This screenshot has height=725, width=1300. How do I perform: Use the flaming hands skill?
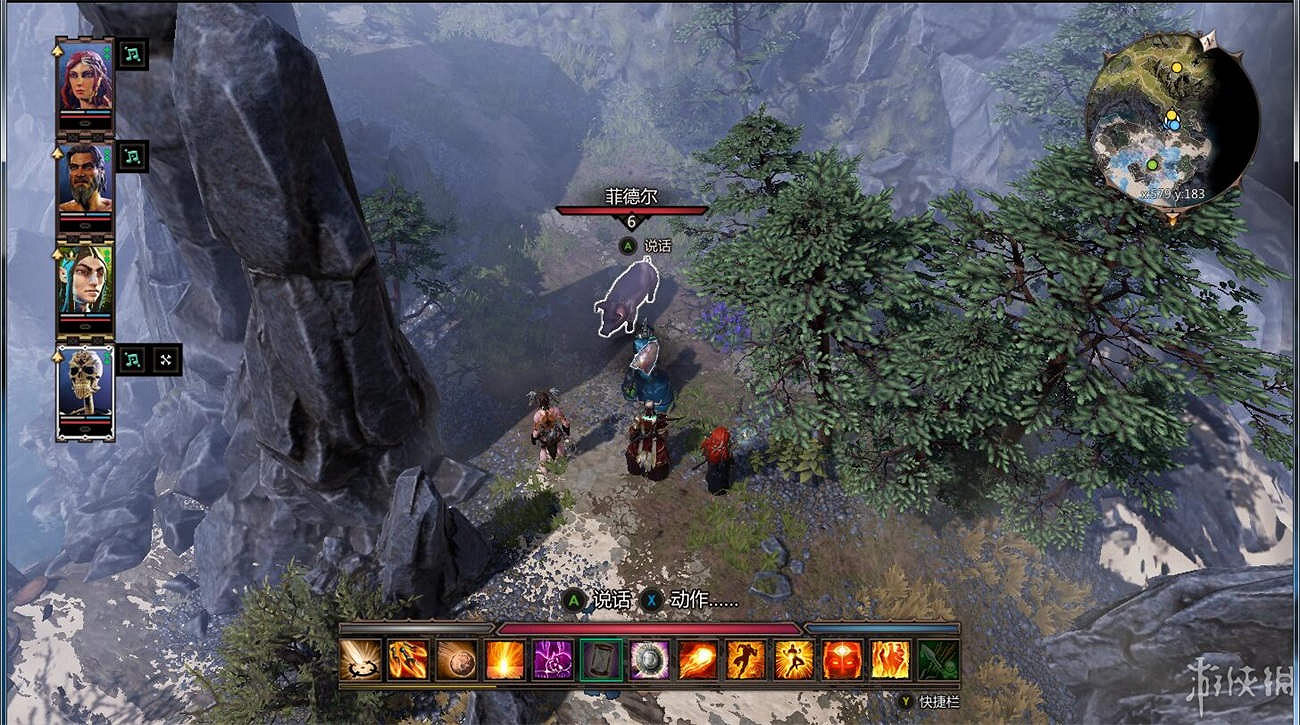pyautogui.click(x=890, y=660)
